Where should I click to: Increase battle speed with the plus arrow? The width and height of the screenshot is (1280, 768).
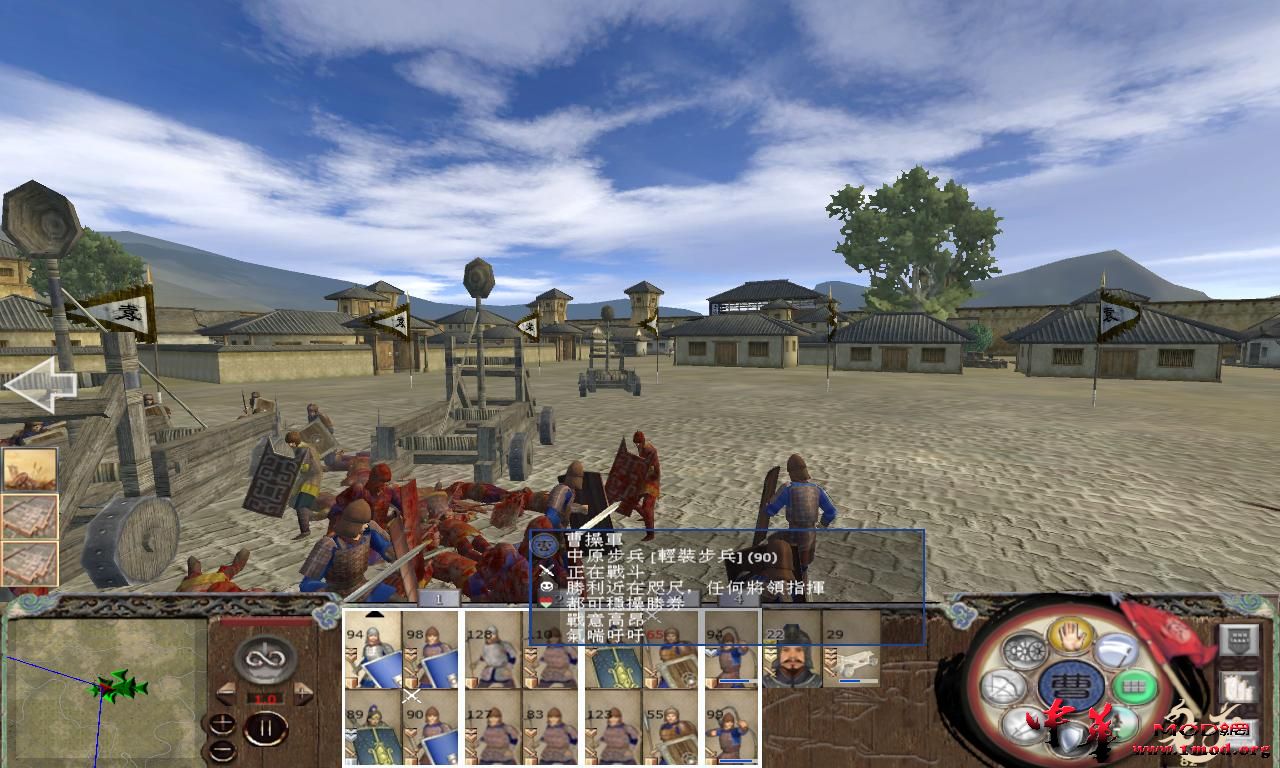tap(302, 693)
